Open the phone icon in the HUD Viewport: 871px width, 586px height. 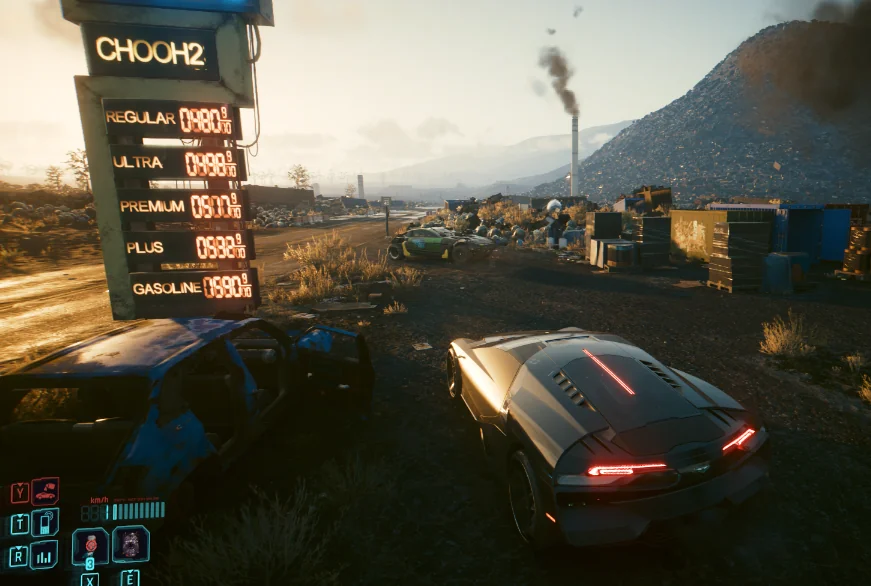44,523
